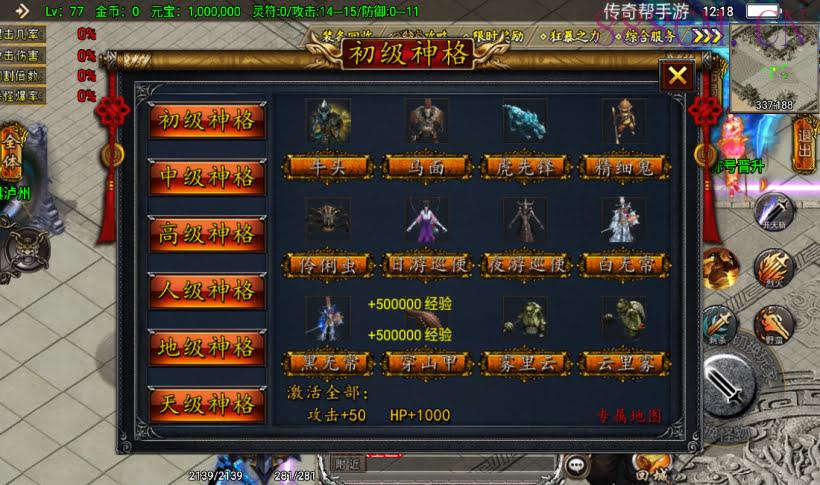Select the 高级神格 tab
The image size is (820, 485).
tap(207, 235)
